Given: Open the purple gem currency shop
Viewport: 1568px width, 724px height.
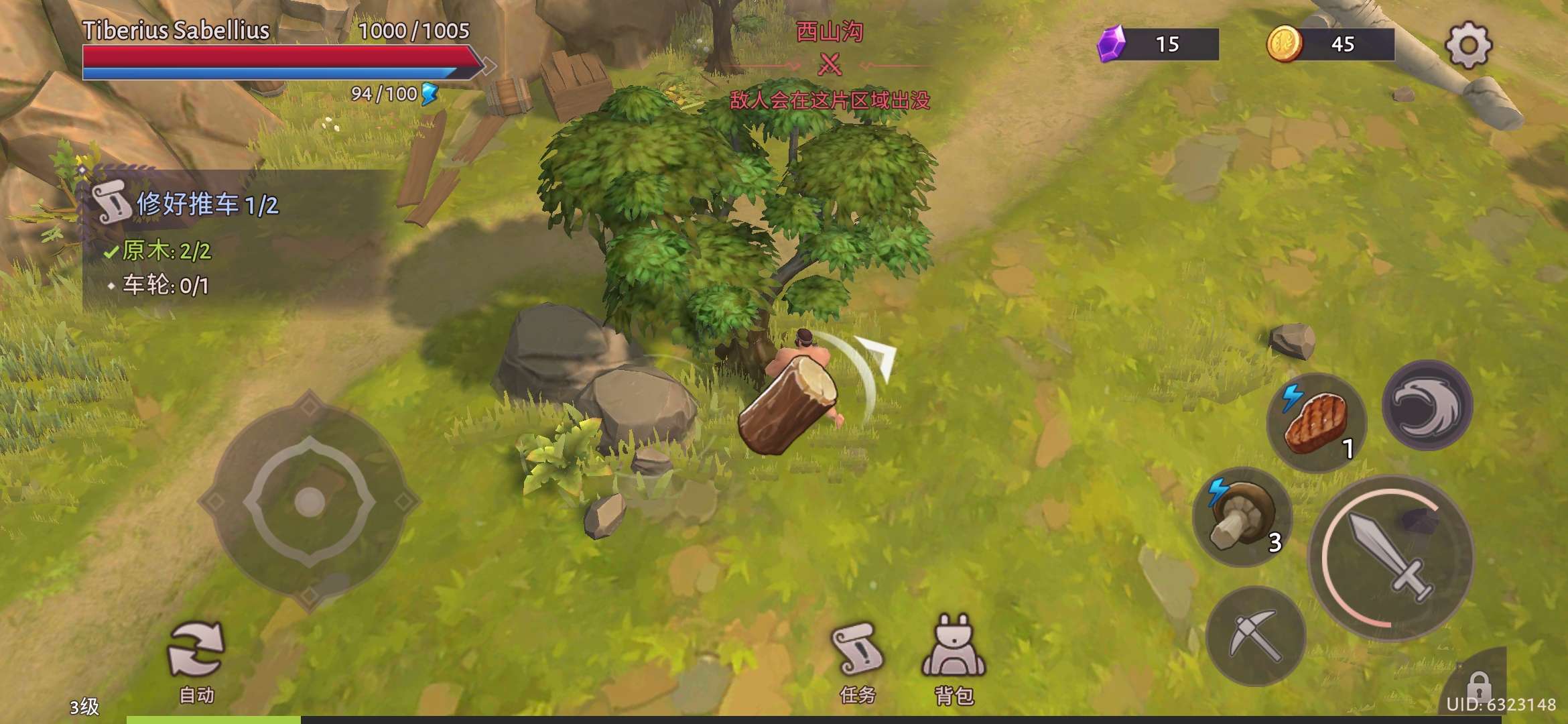Looking at the screenshot, I should (x=1158, y=44).
